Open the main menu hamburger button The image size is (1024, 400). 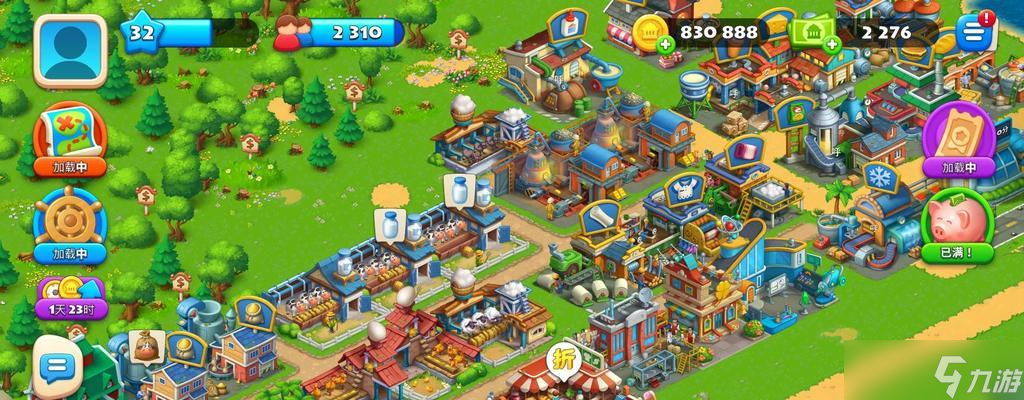[970, 33]
